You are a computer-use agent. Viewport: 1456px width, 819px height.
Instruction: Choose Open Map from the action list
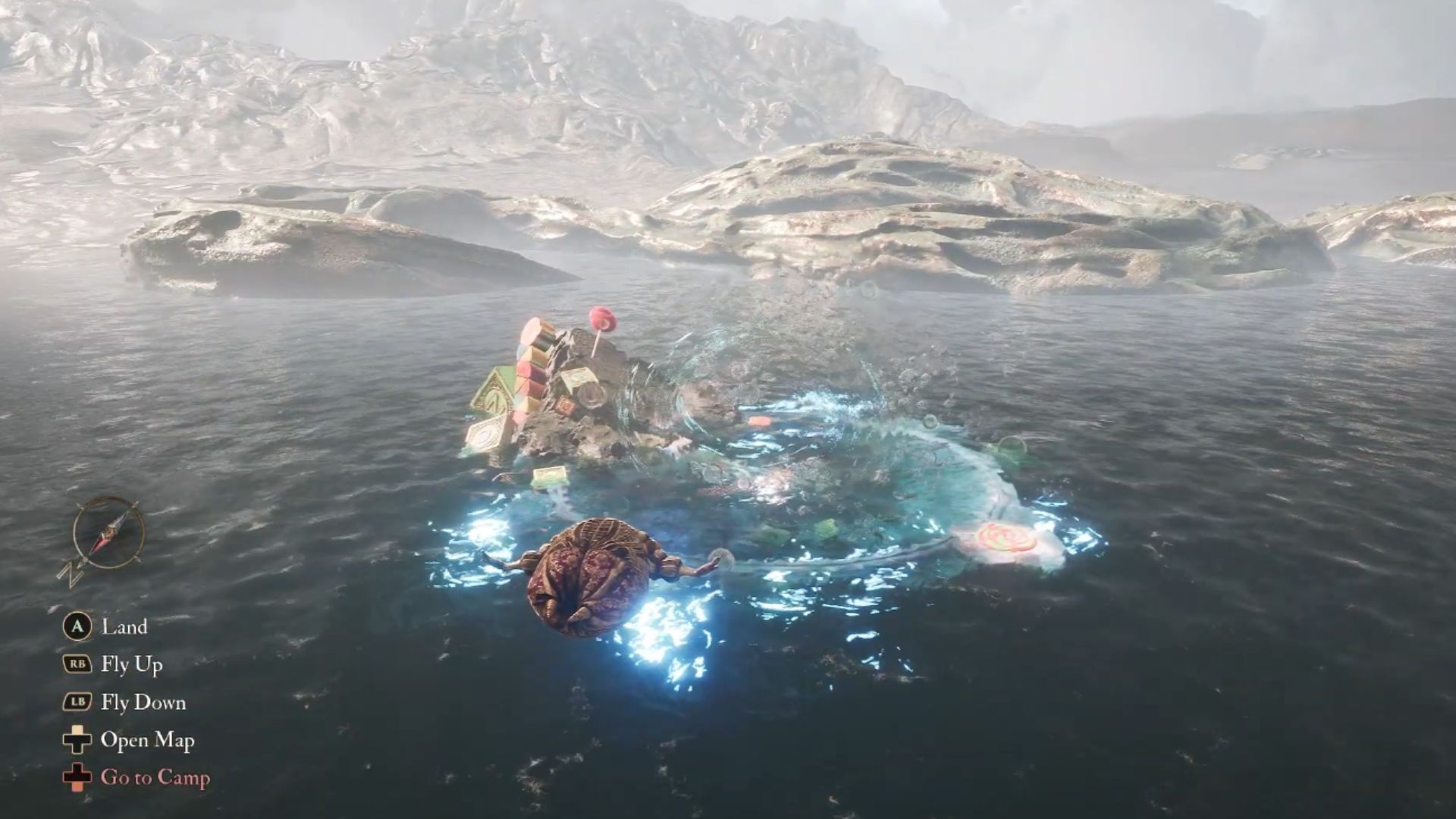148,740
